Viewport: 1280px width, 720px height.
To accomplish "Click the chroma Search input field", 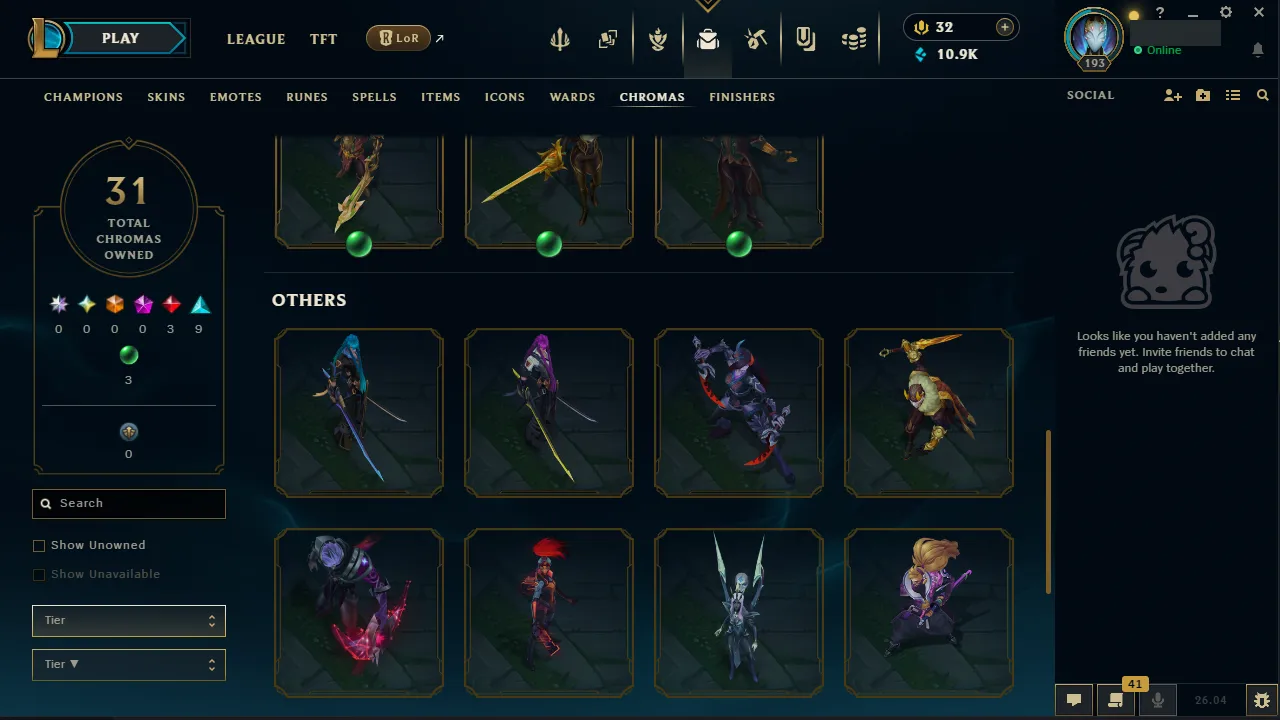I will [x=128, y=503].
